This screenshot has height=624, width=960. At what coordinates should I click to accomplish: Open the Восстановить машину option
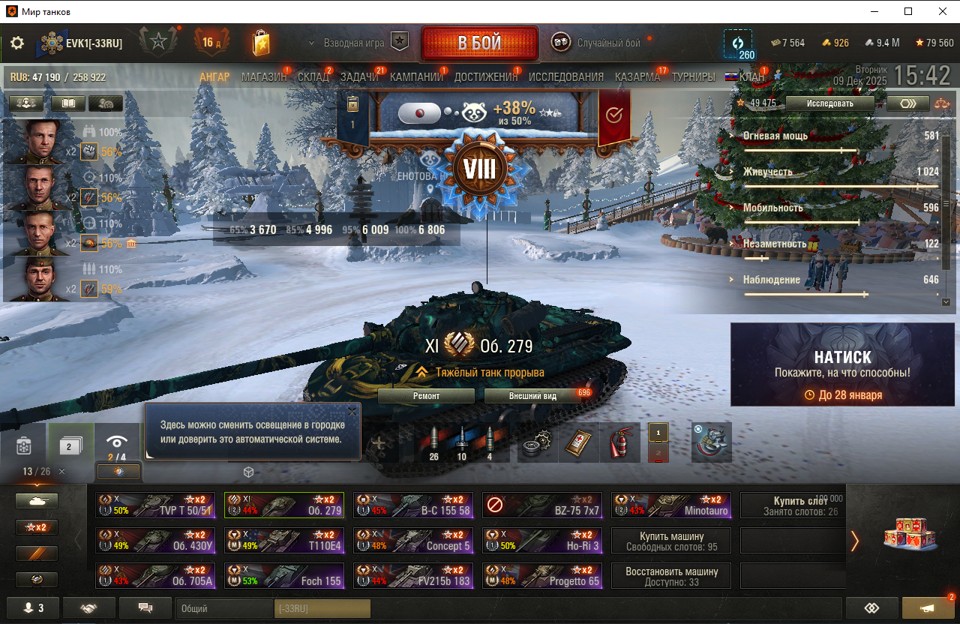click(670, 576)
